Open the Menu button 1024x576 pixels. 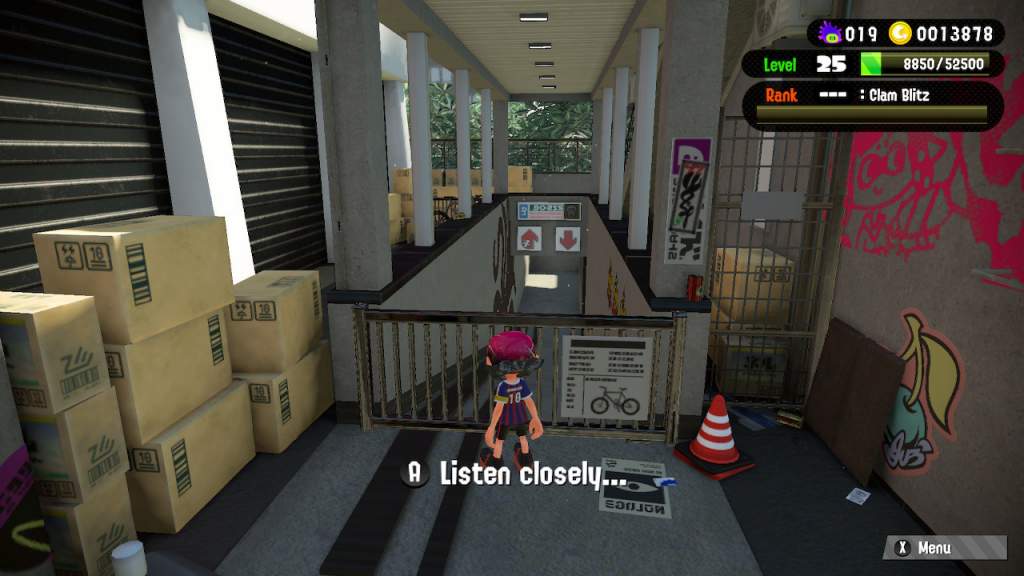[943, 548]
